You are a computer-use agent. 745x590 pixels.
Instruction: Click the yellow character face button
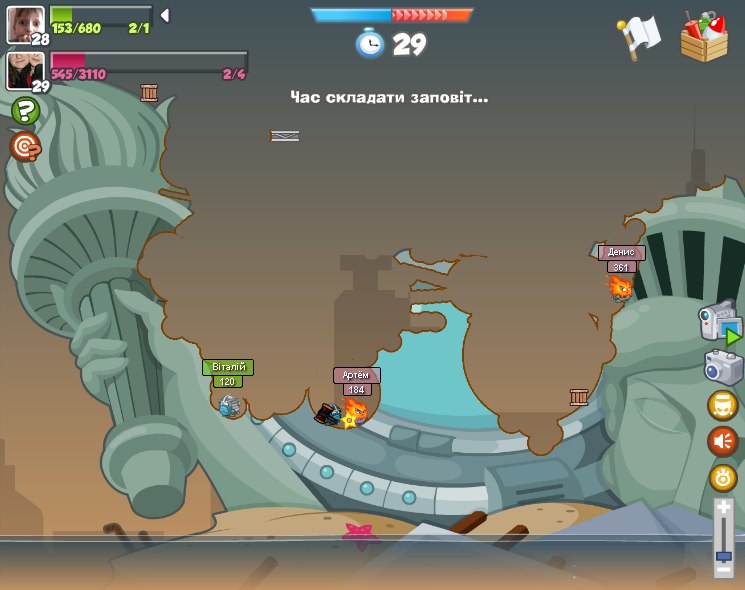tap(722, 405)
